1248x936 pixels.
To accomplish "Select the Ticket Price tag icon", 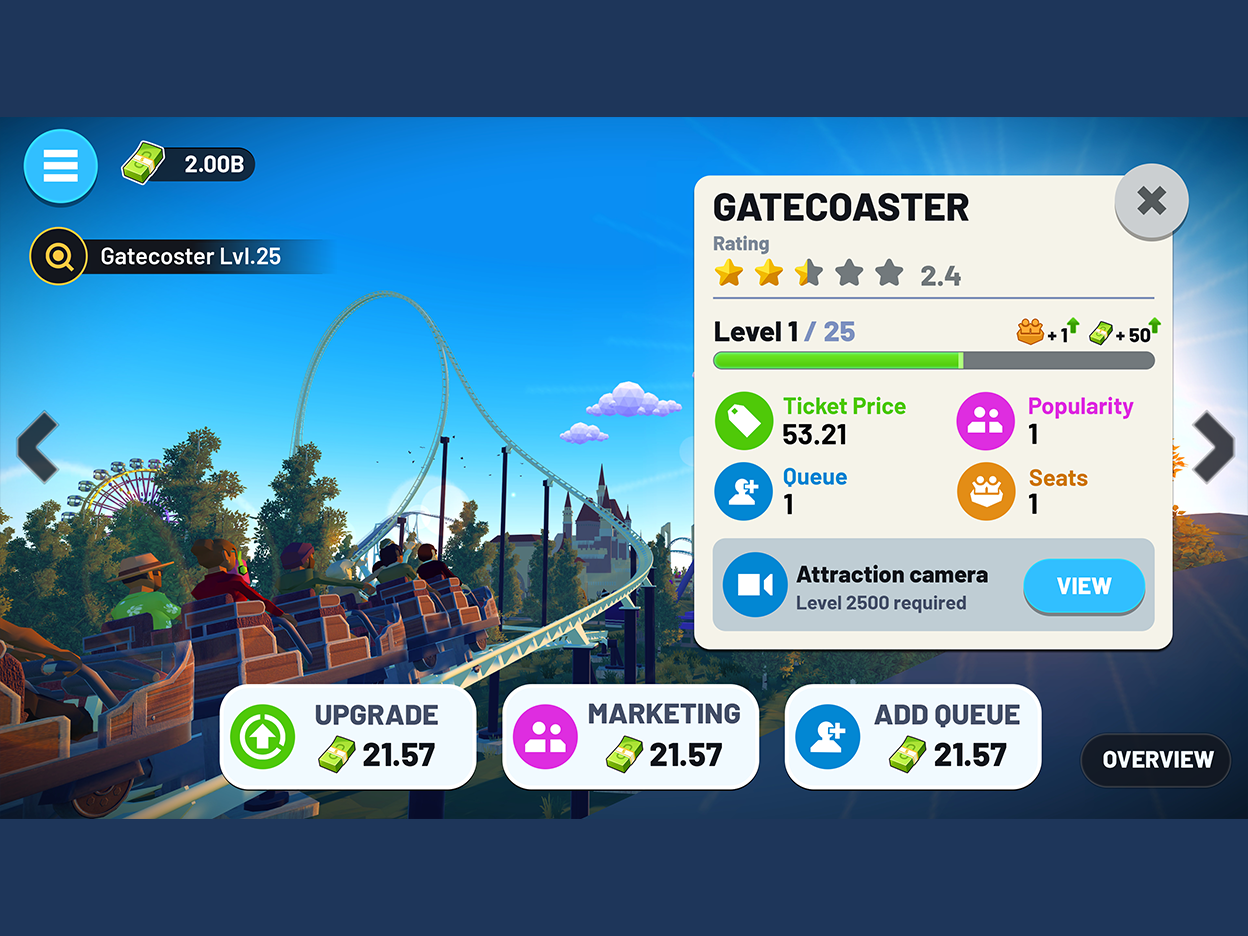I will pos(744,421).
